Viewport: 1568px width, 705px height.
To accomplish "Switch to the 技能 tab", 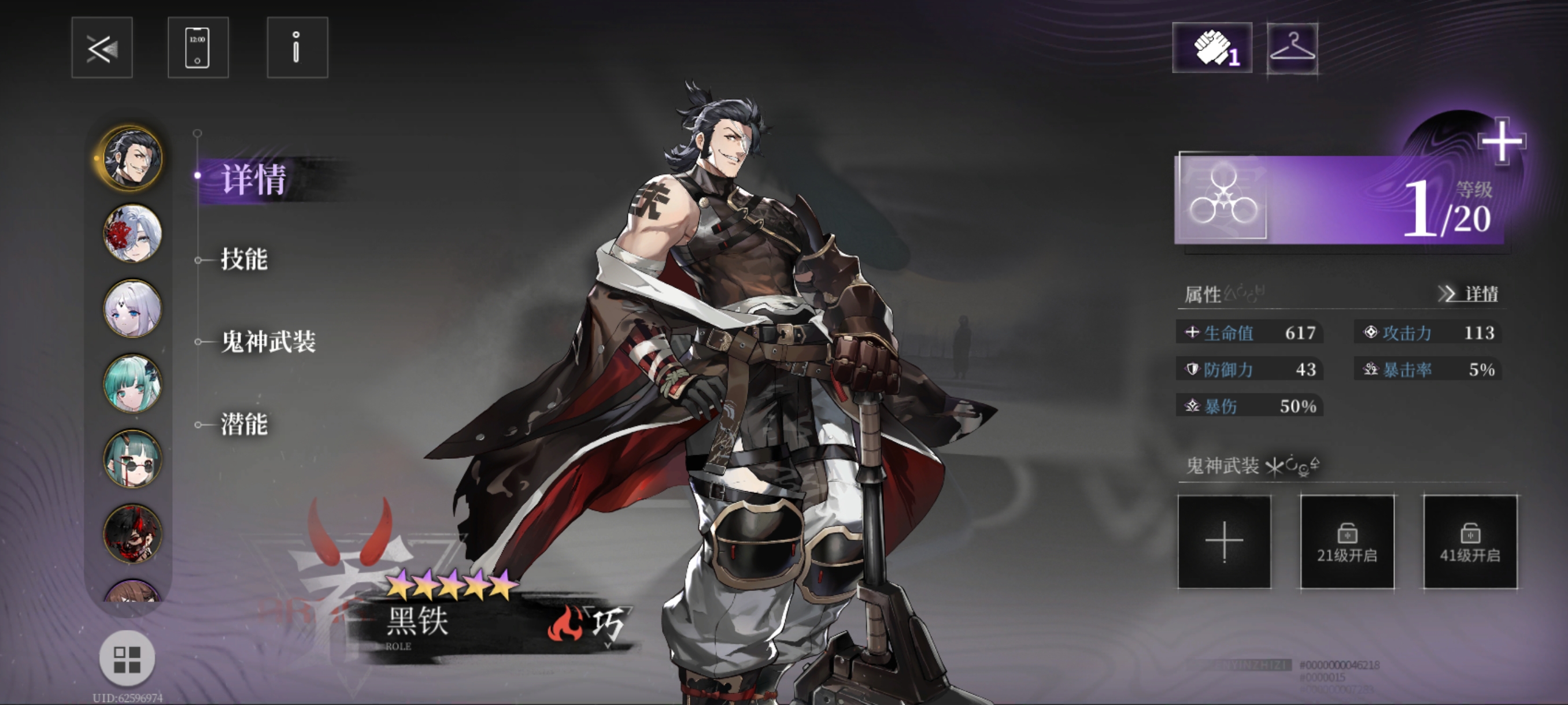I will click(244, 259).
